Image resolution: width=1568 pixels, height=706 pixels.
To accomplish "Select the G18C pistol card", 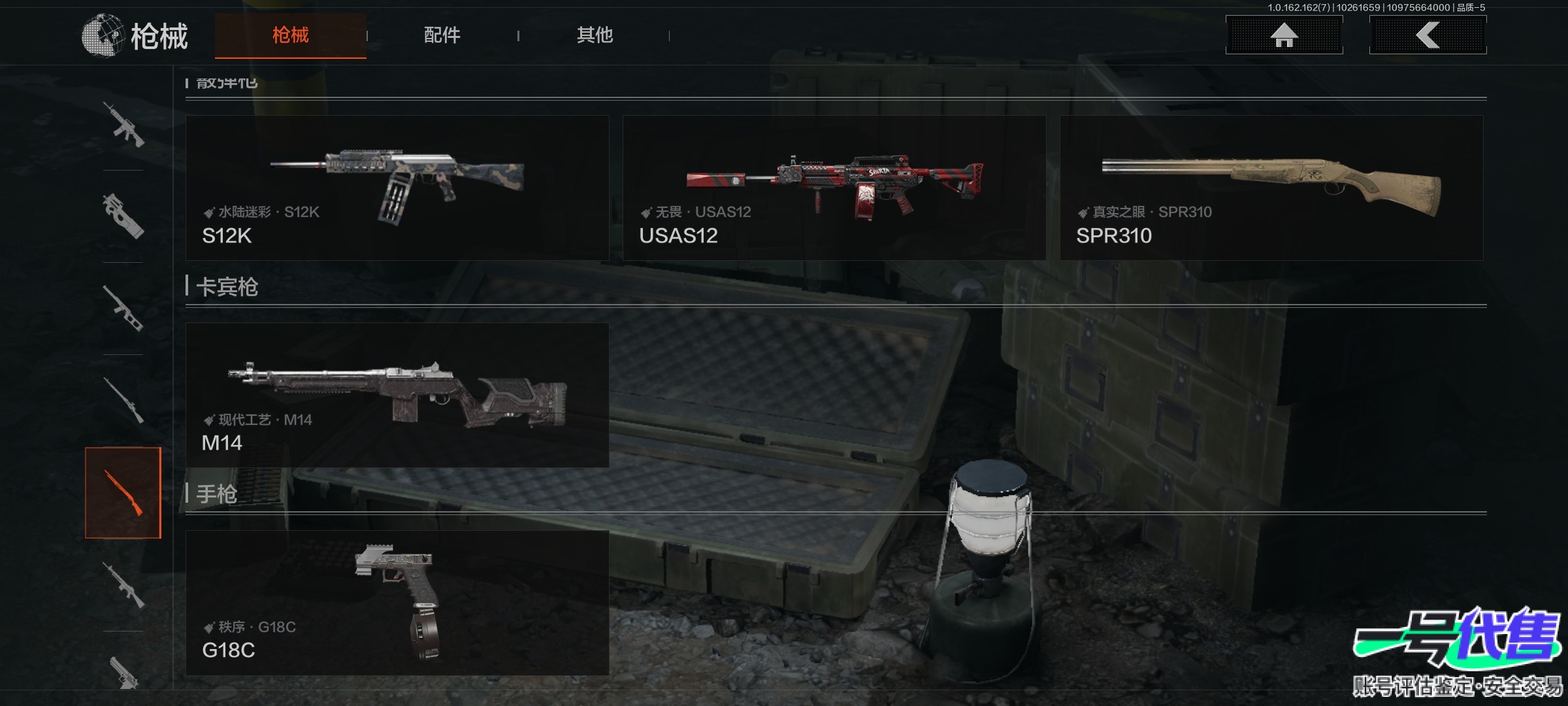I will pyautogui.click(x=397, y=602).
